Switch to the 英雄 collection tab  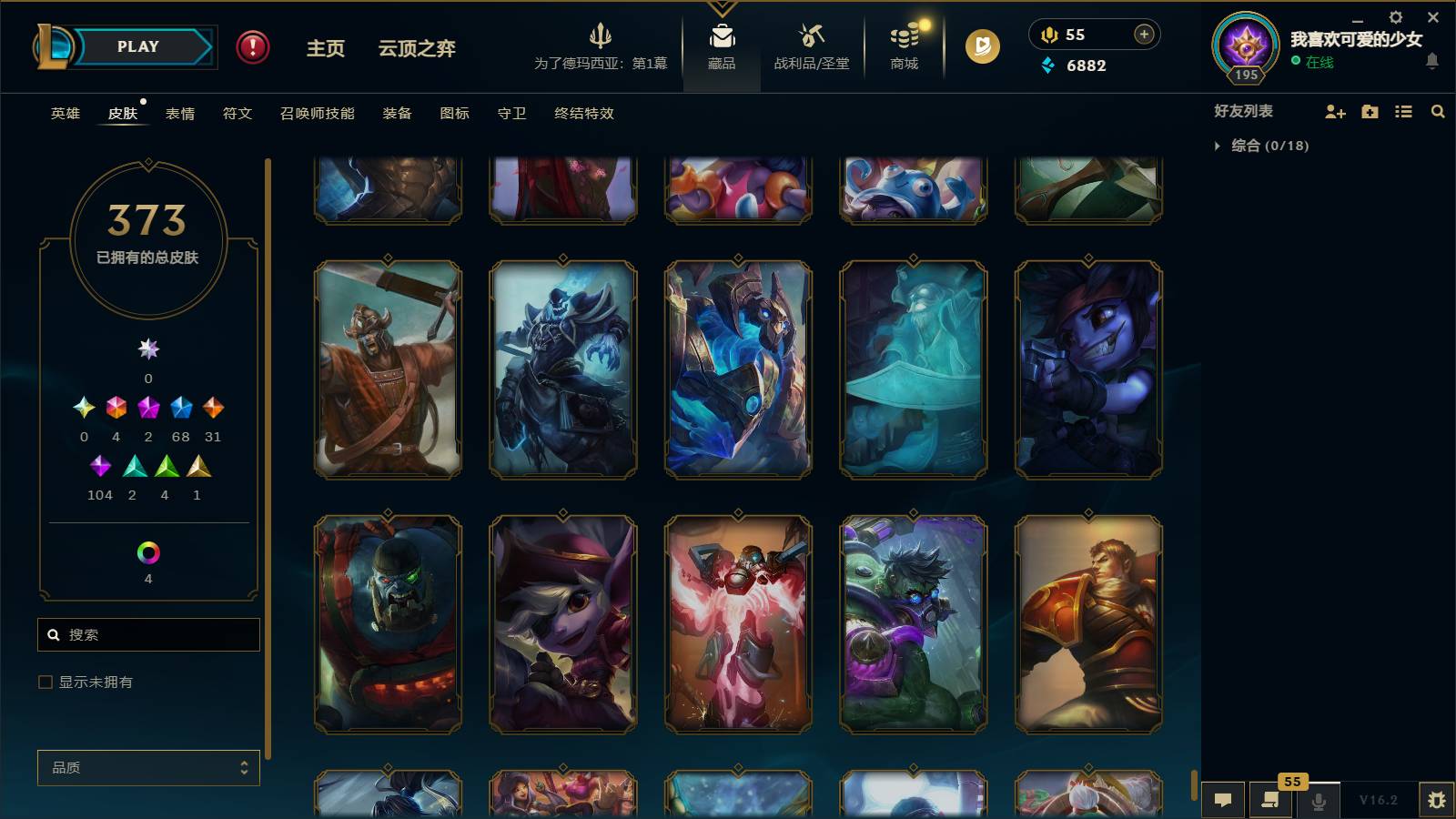pyautogui.click(x=64, y=114)
